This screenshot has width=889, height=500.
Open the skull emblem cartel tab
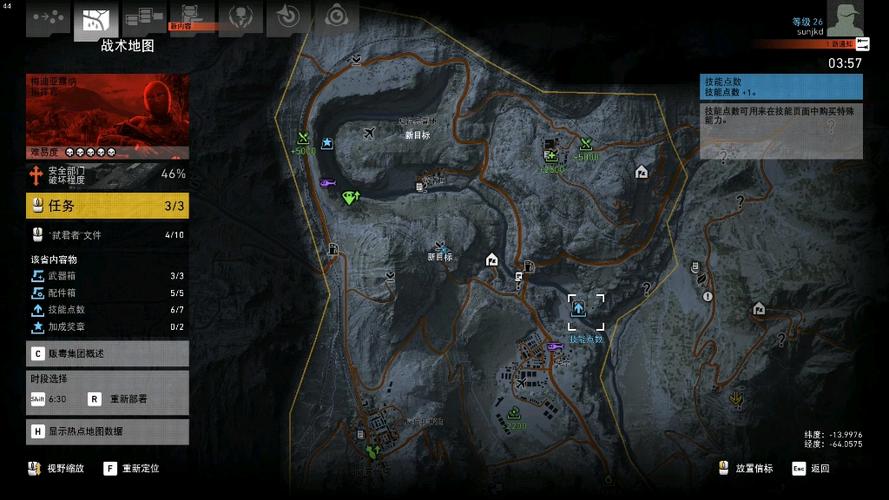tap(240, 16)
